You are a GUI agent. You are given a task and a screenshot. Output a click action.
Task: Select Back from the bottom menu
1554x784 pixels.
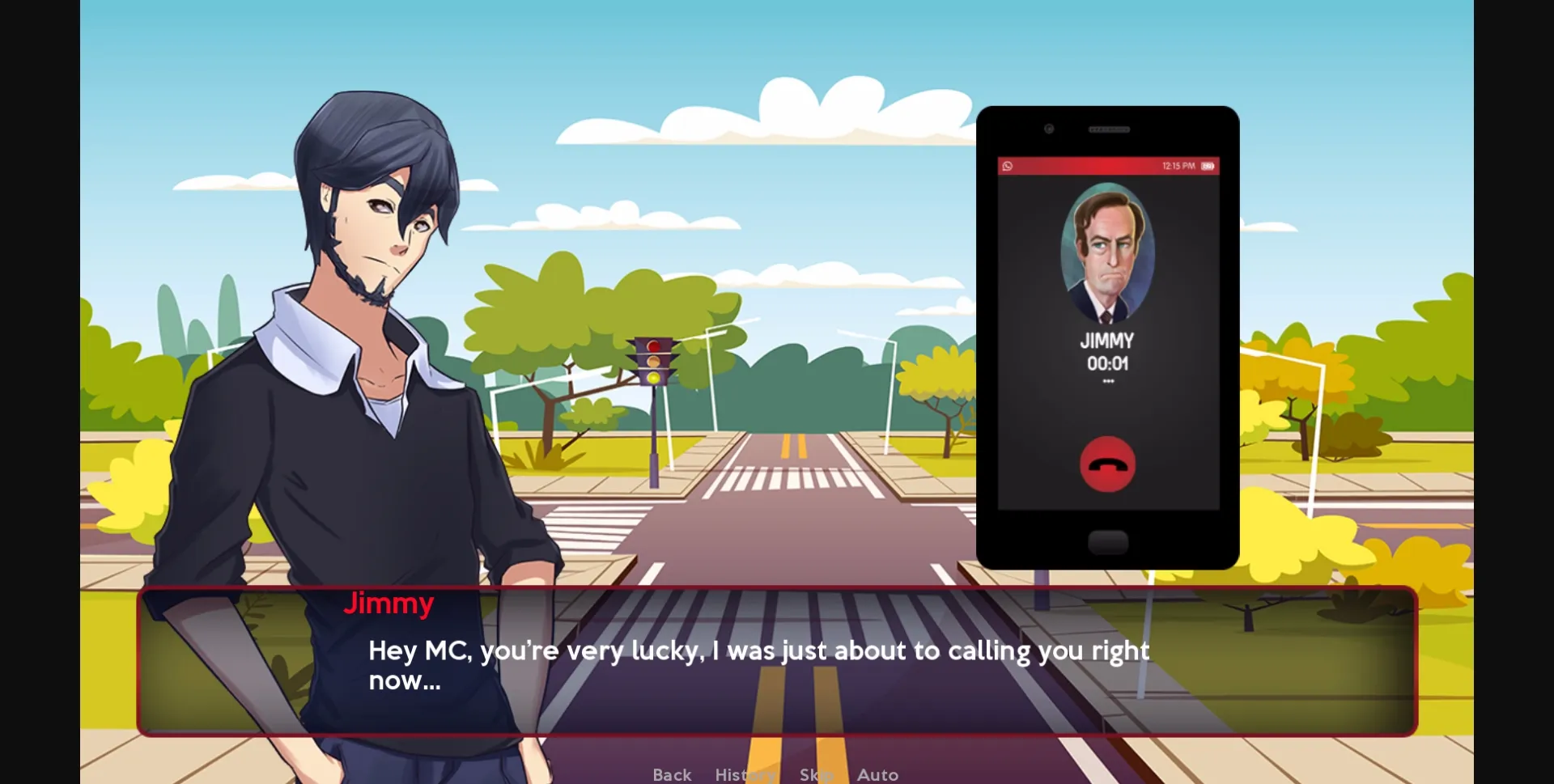671,773
